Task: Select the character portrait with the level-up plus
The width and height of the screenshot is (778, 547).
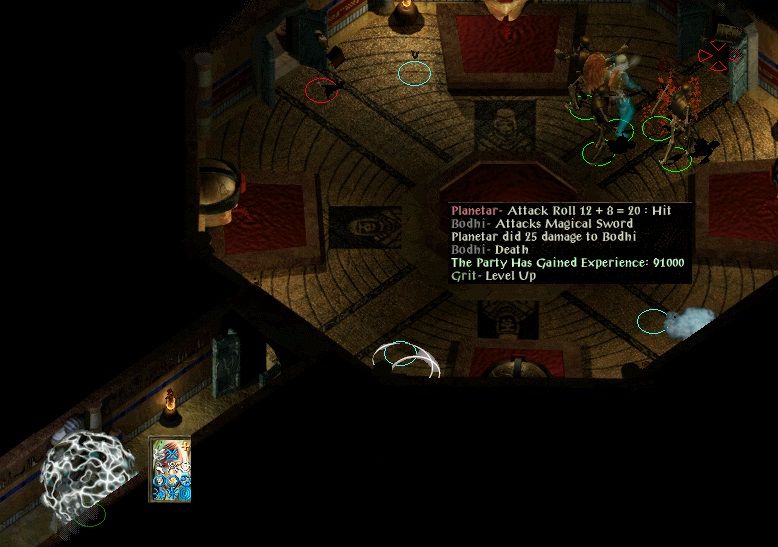Action: [169, 469]
